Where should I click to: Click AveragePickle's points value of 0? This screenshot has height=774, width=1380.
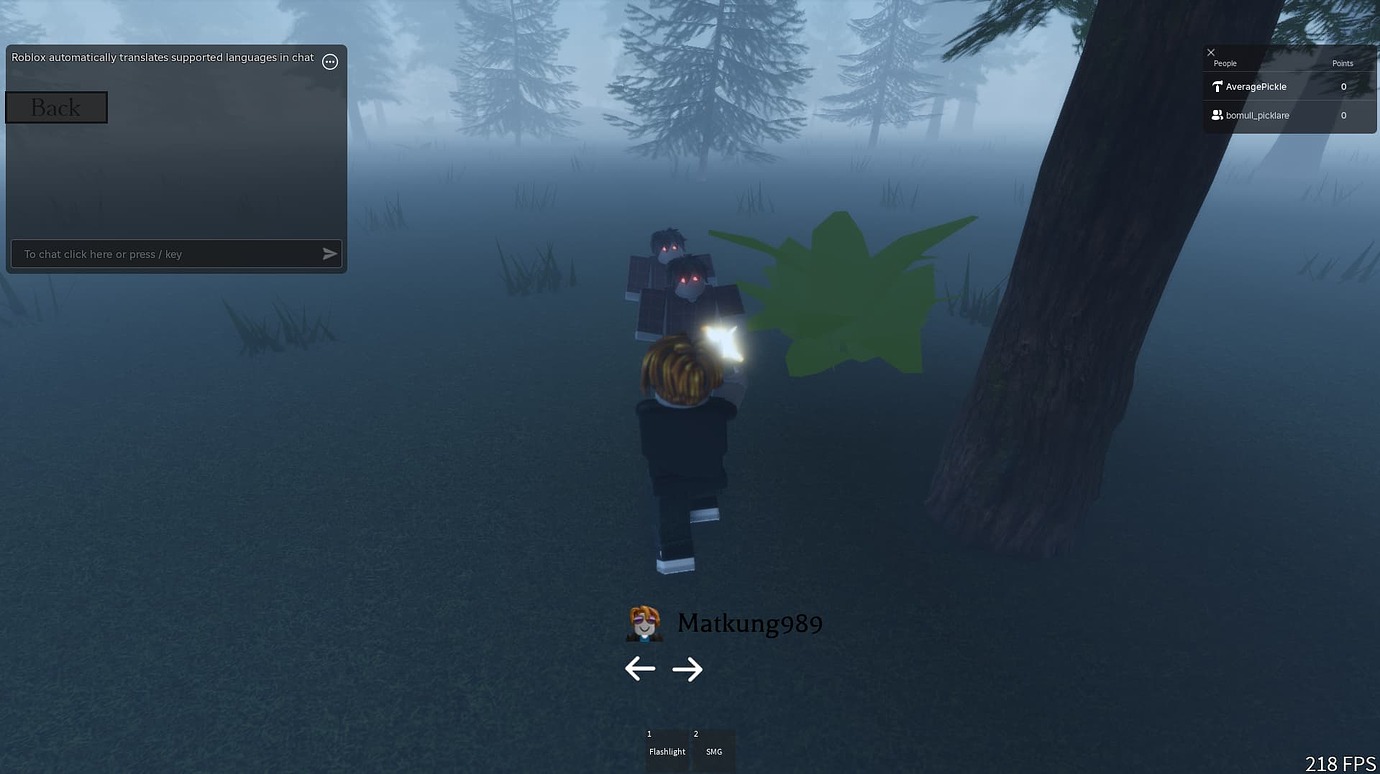pyautogui.click(x=1343, y=86)
